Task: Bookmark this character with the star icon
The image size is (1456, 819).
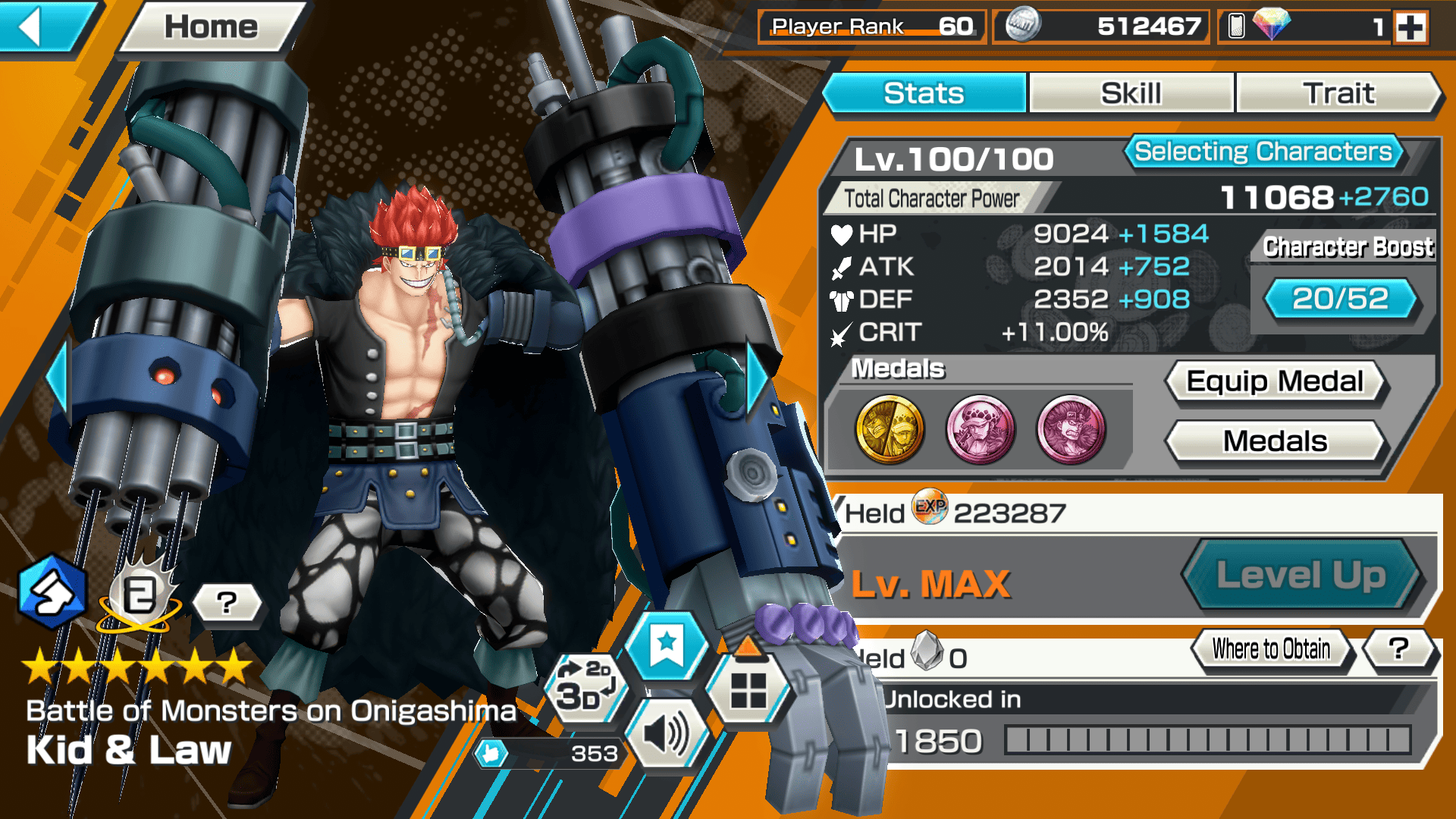Action: [667, 645]
